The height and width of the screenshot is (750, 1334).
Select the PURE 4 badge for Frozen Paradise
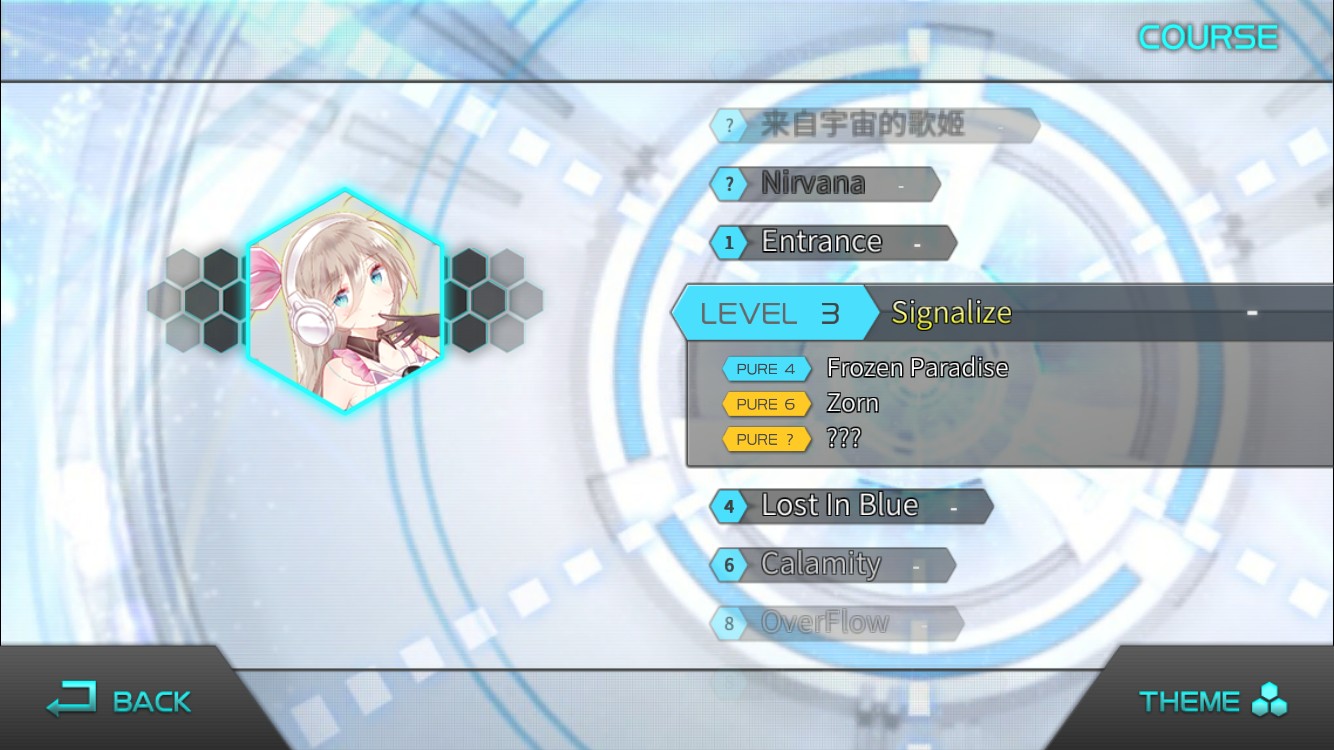pos(766,368)
